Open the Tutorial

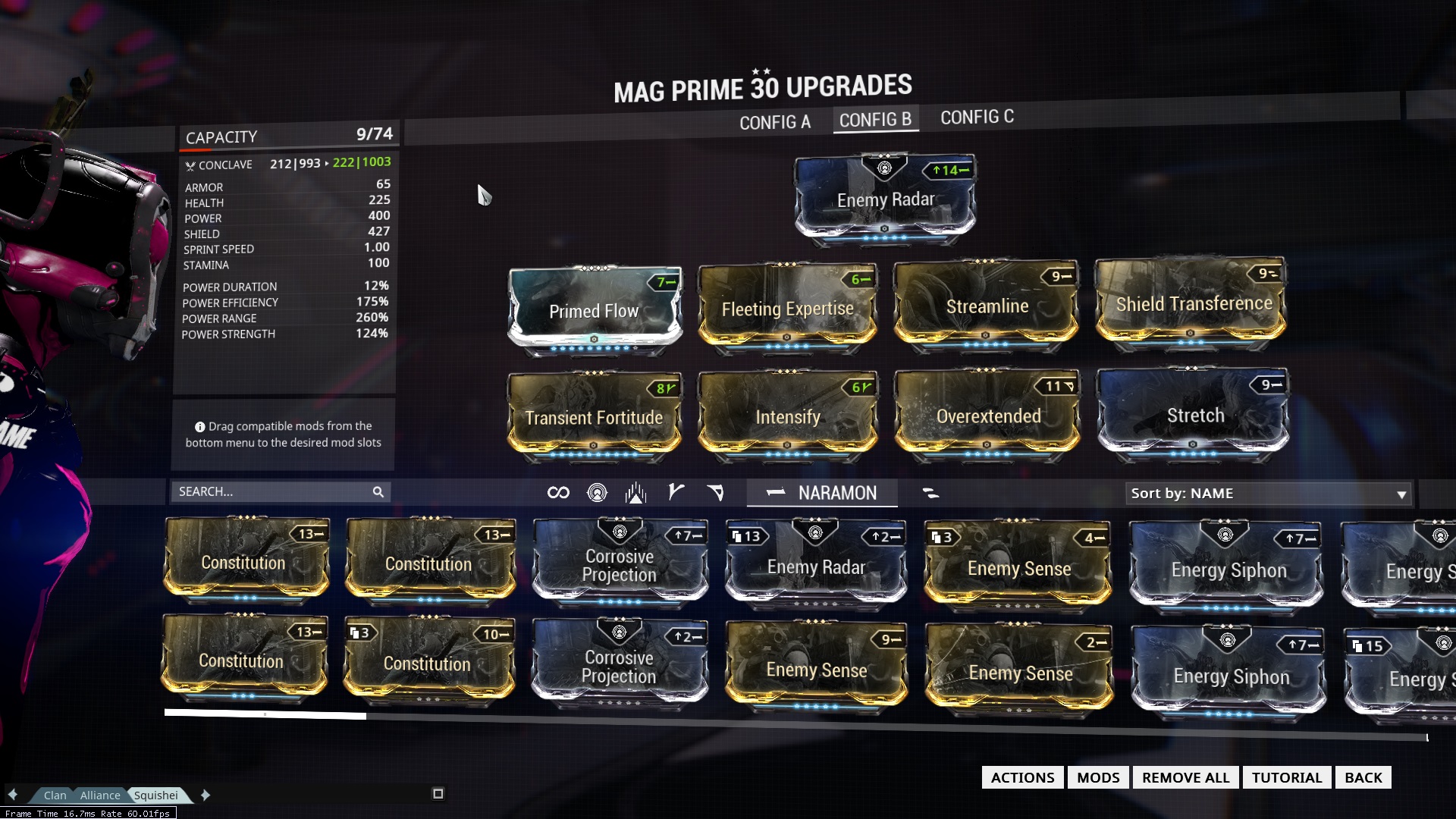point(1286,777)
